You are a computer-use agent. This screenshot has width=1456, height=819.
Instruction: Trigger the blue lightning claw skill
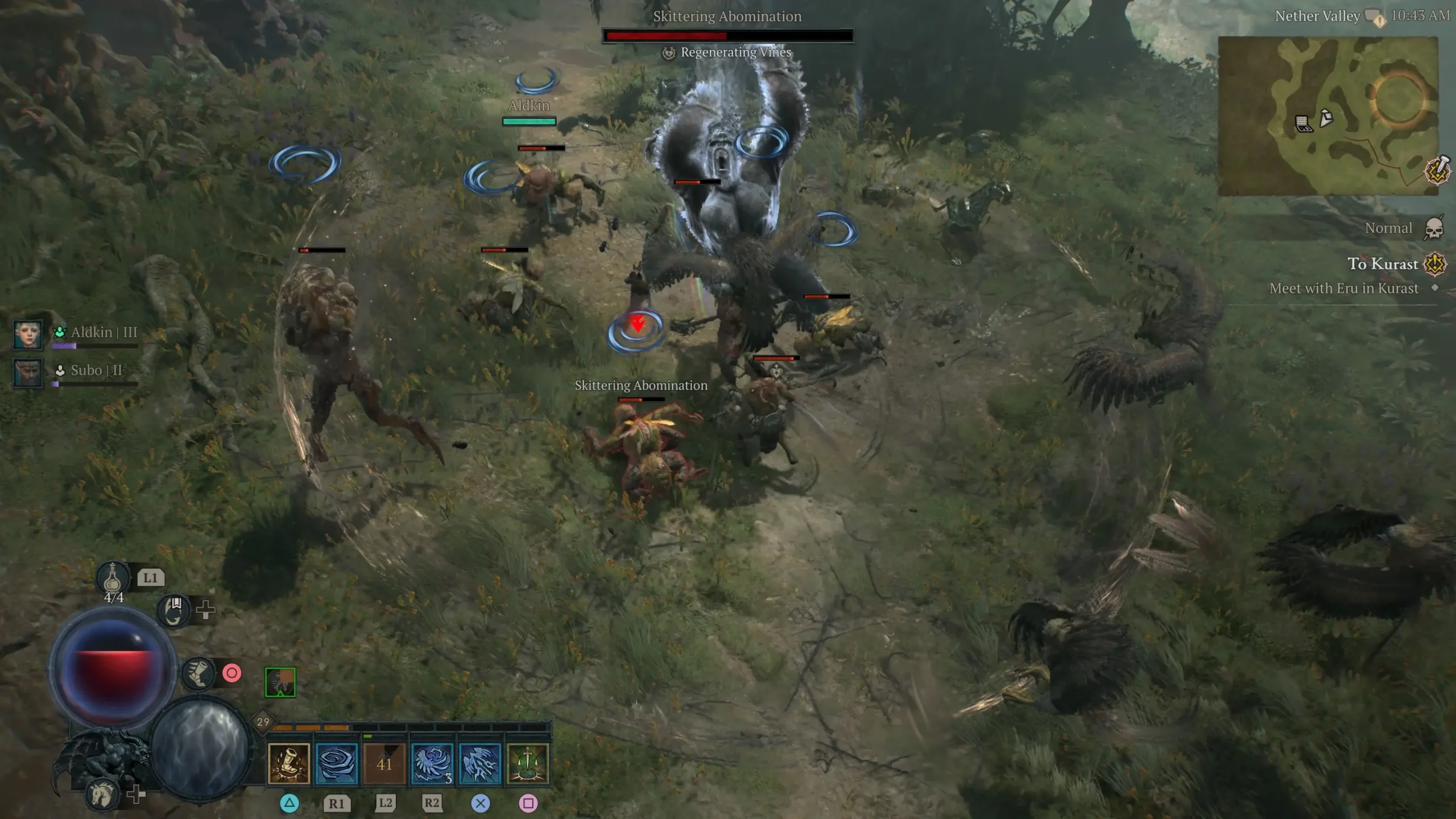point(479,763)
